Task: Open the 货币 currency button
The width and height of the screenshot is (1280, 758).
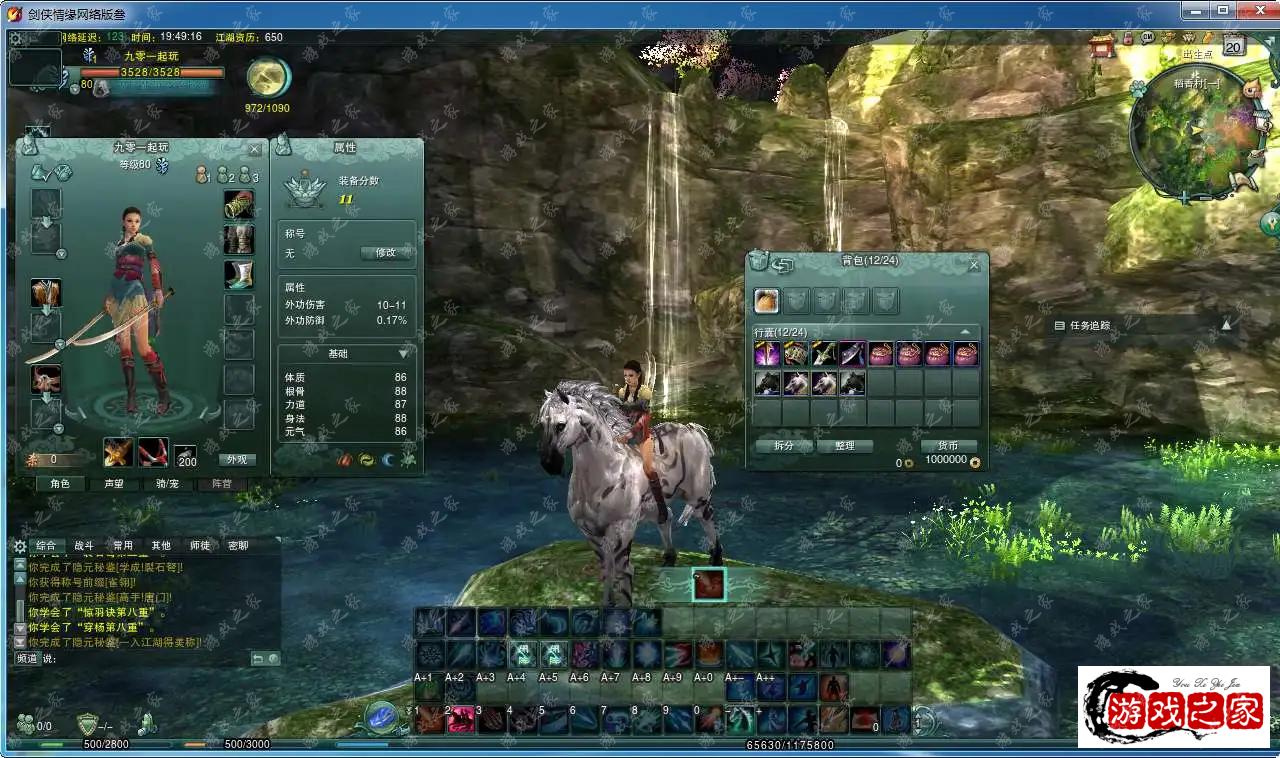Action: point(948,446)
